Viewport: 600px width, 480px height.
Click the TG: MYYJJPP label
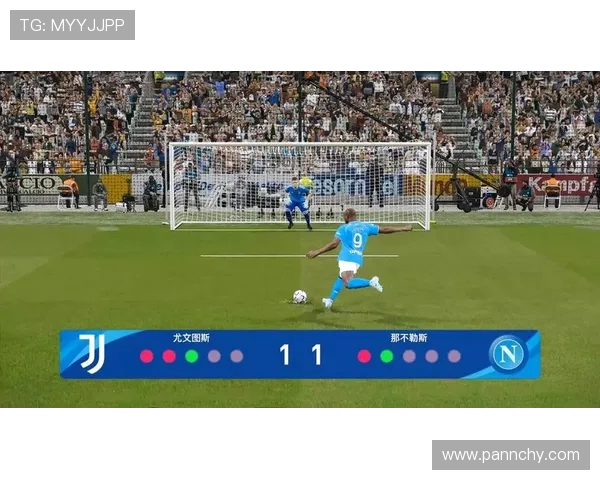point(72,25)
